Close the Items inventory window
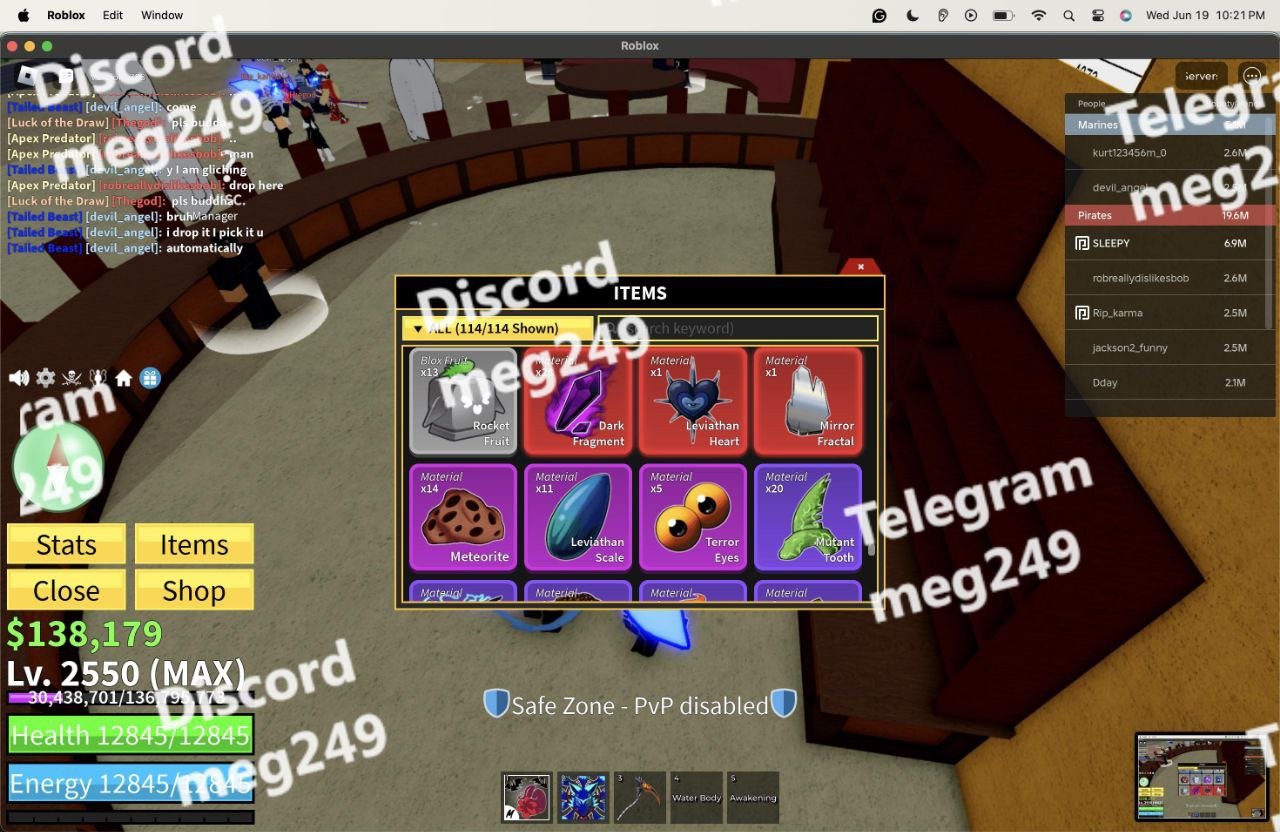 (x=860, y=267)
